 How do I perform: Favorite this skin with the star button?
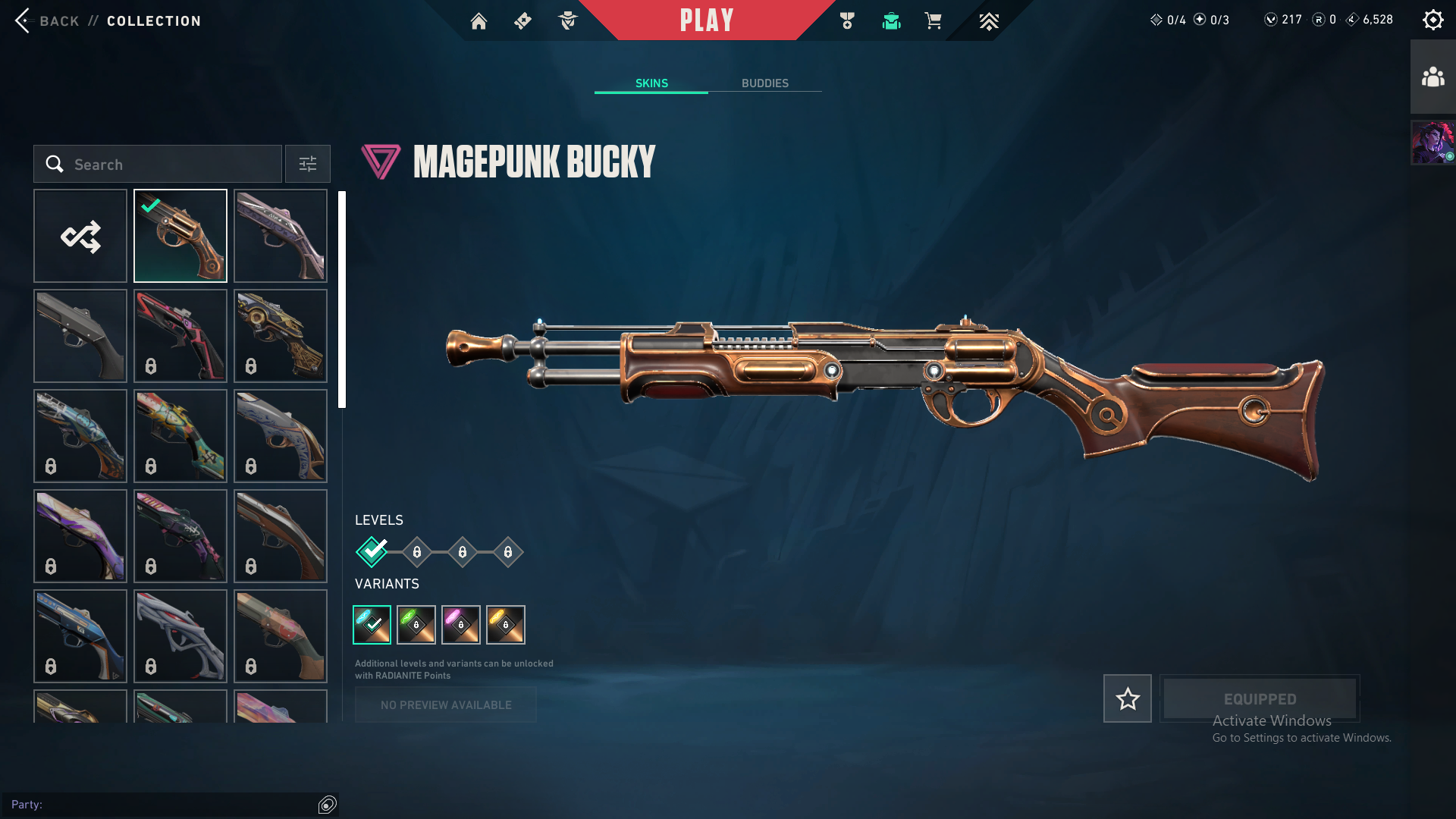(1127, 698)
